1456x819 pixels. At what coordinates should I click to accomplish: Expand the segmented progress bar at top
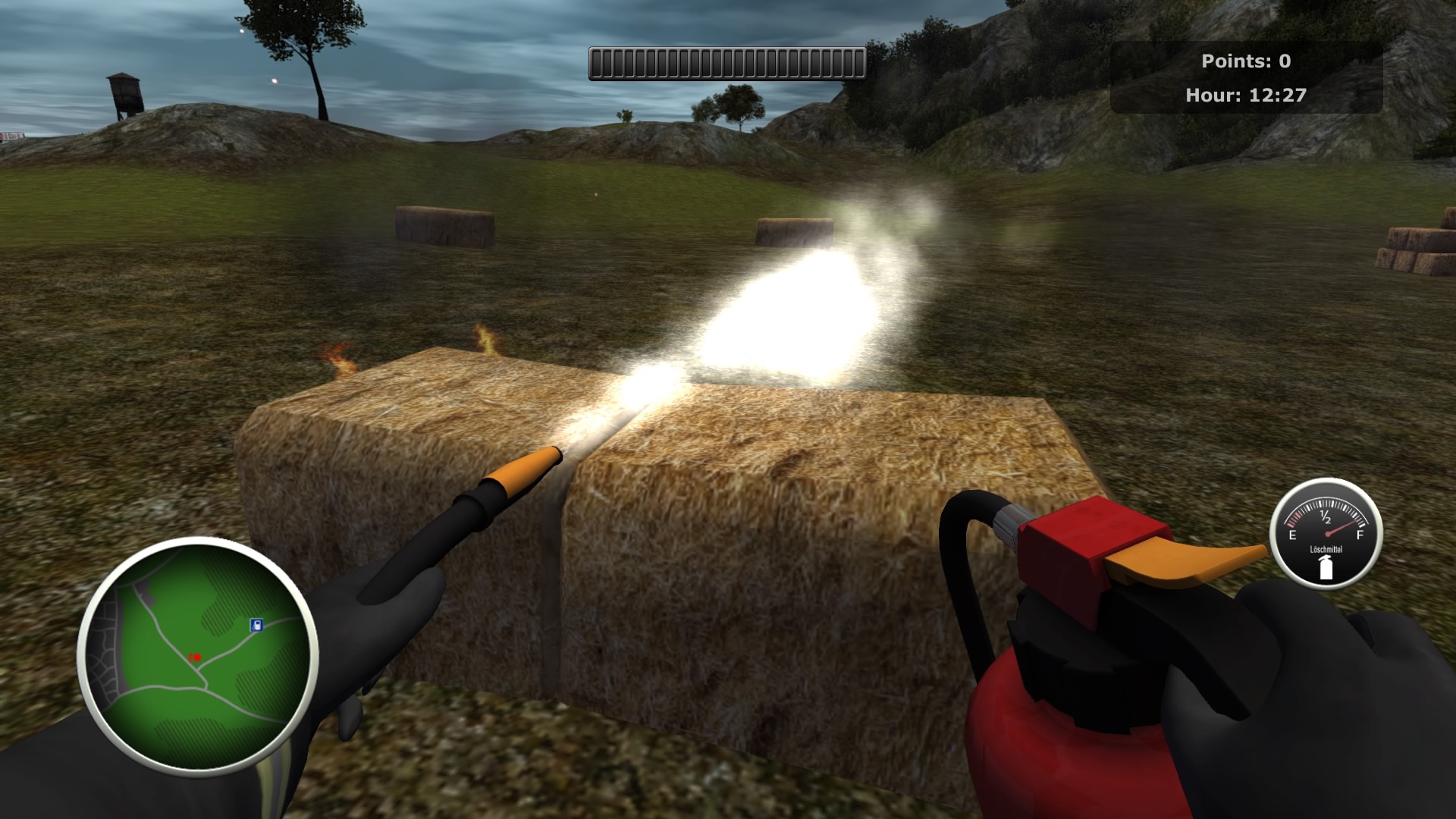pos(726,64)
